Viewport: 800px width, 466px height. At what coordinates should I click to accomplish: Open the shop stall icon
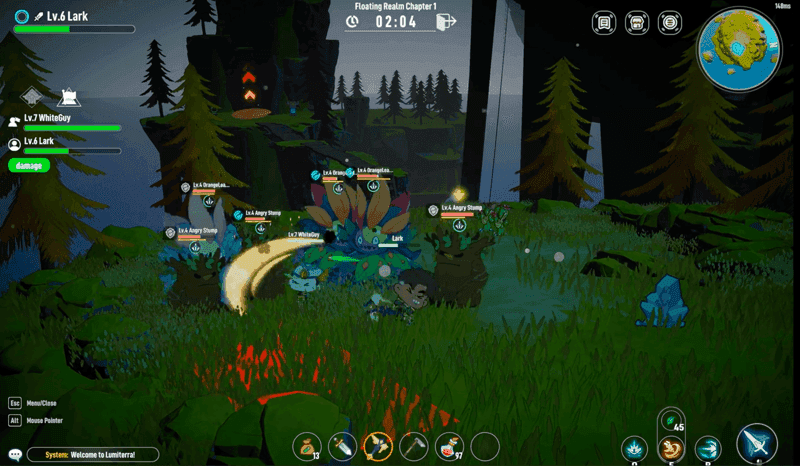(636, 22)
